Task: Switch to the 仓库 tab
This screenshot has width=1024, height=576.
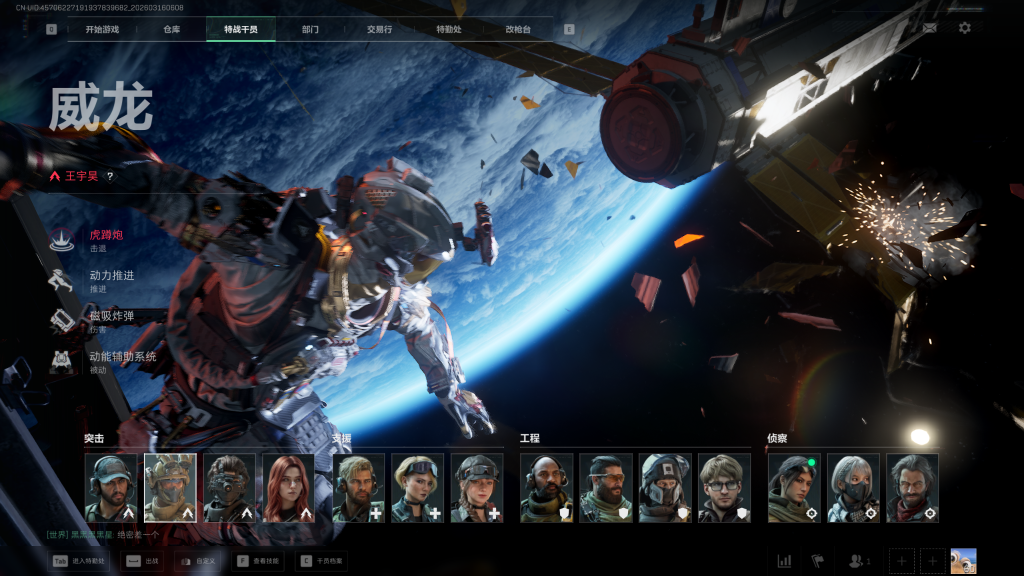Action: tap(171, 29)
